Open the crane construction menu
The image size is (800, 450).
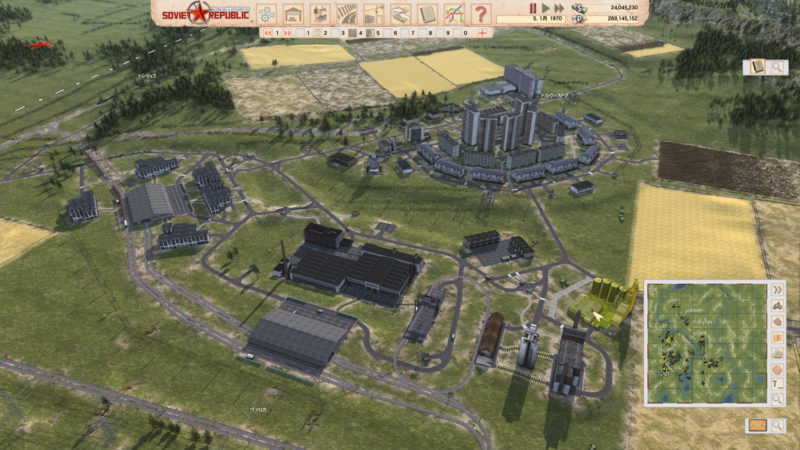click(374, 14)
